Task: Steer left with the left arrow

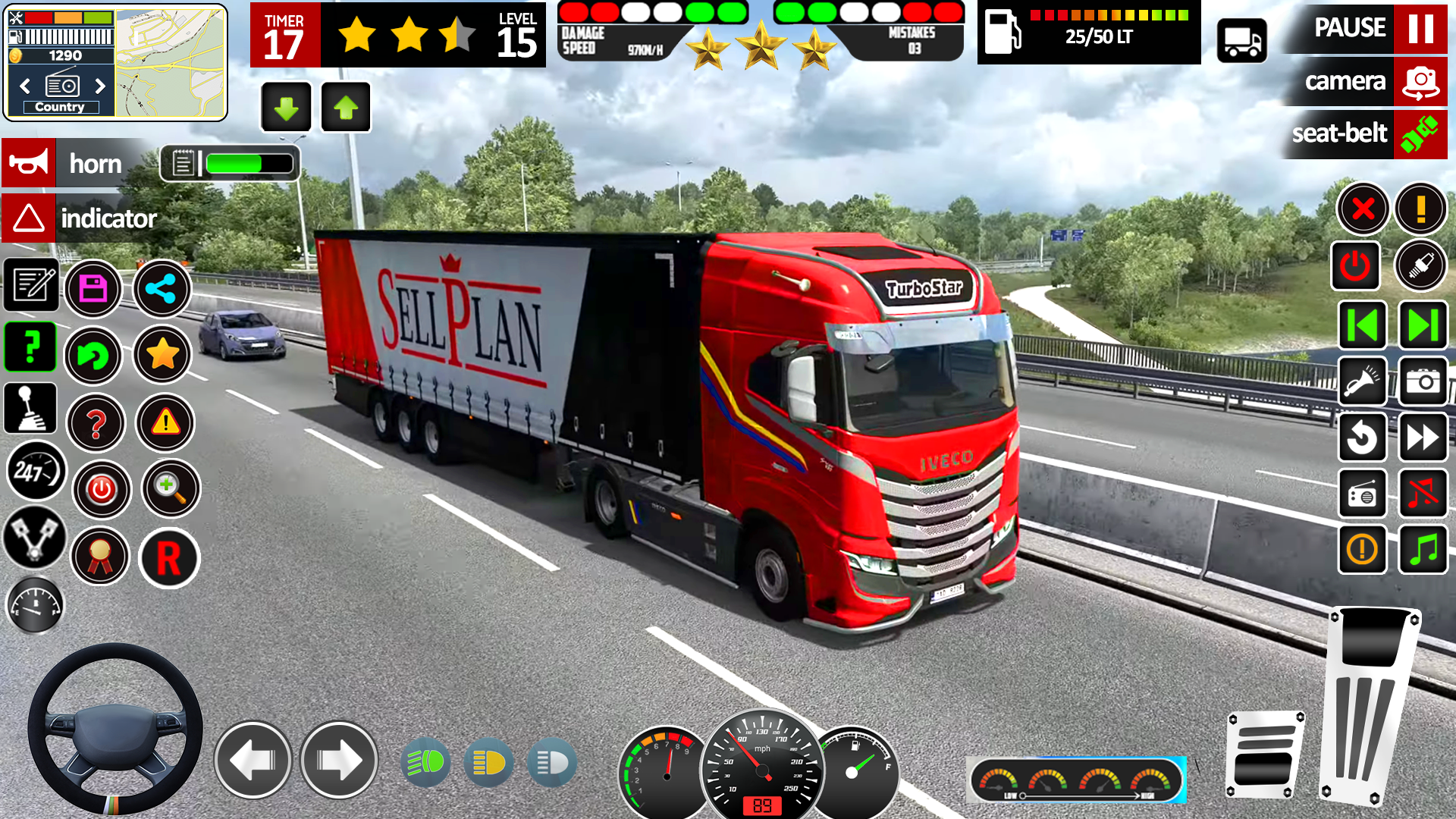Action: 253,760
